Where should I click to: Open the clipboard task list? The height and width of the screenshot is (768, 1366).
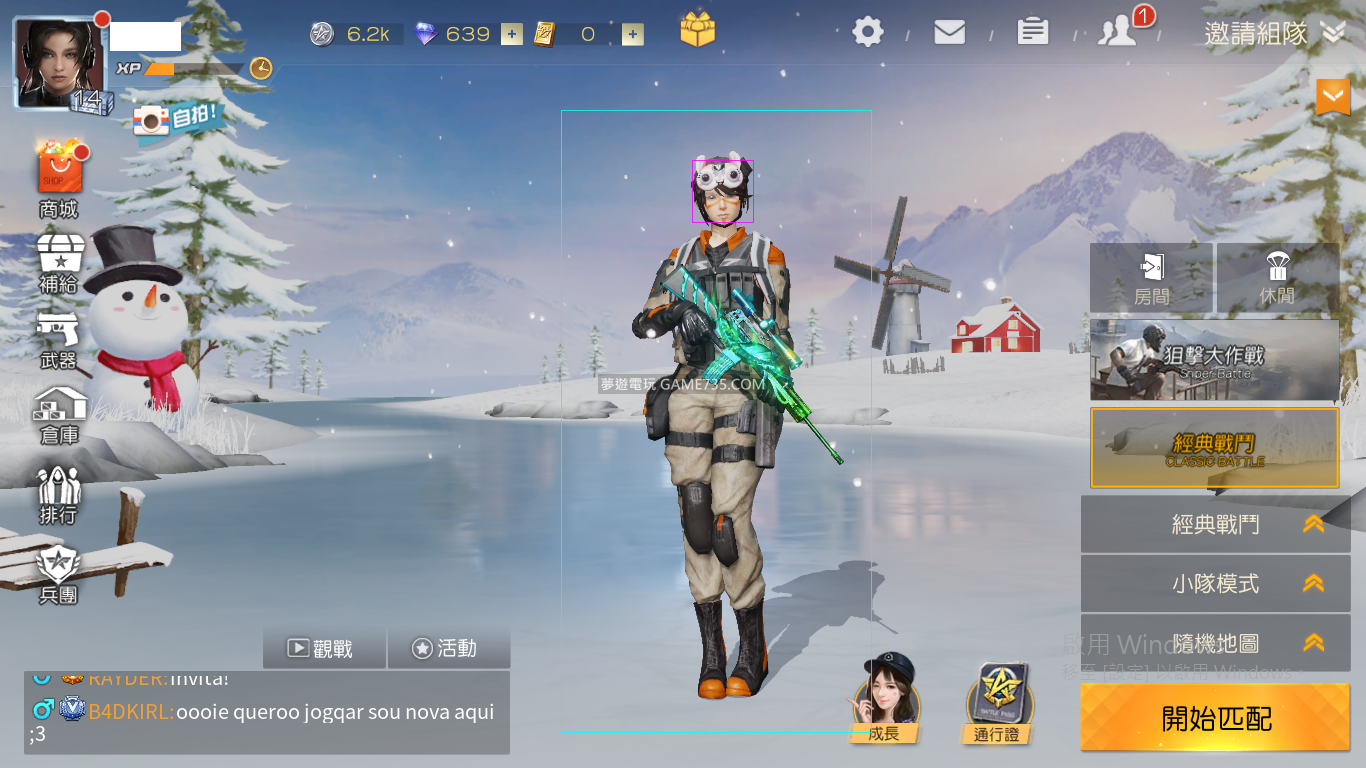[x=1033, y=33]
